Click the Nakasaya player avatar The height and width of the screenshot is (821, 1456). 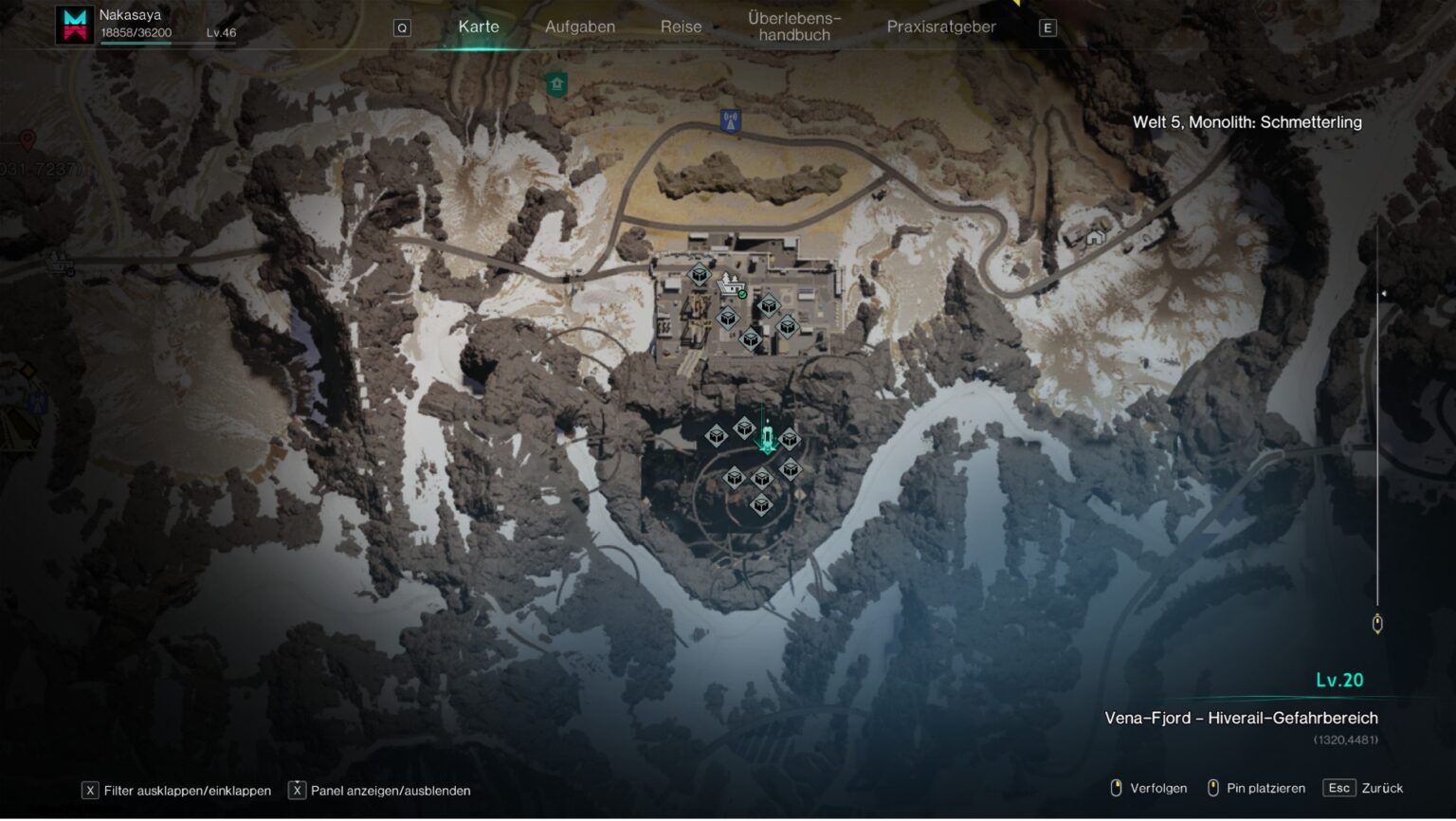[75, 25]
